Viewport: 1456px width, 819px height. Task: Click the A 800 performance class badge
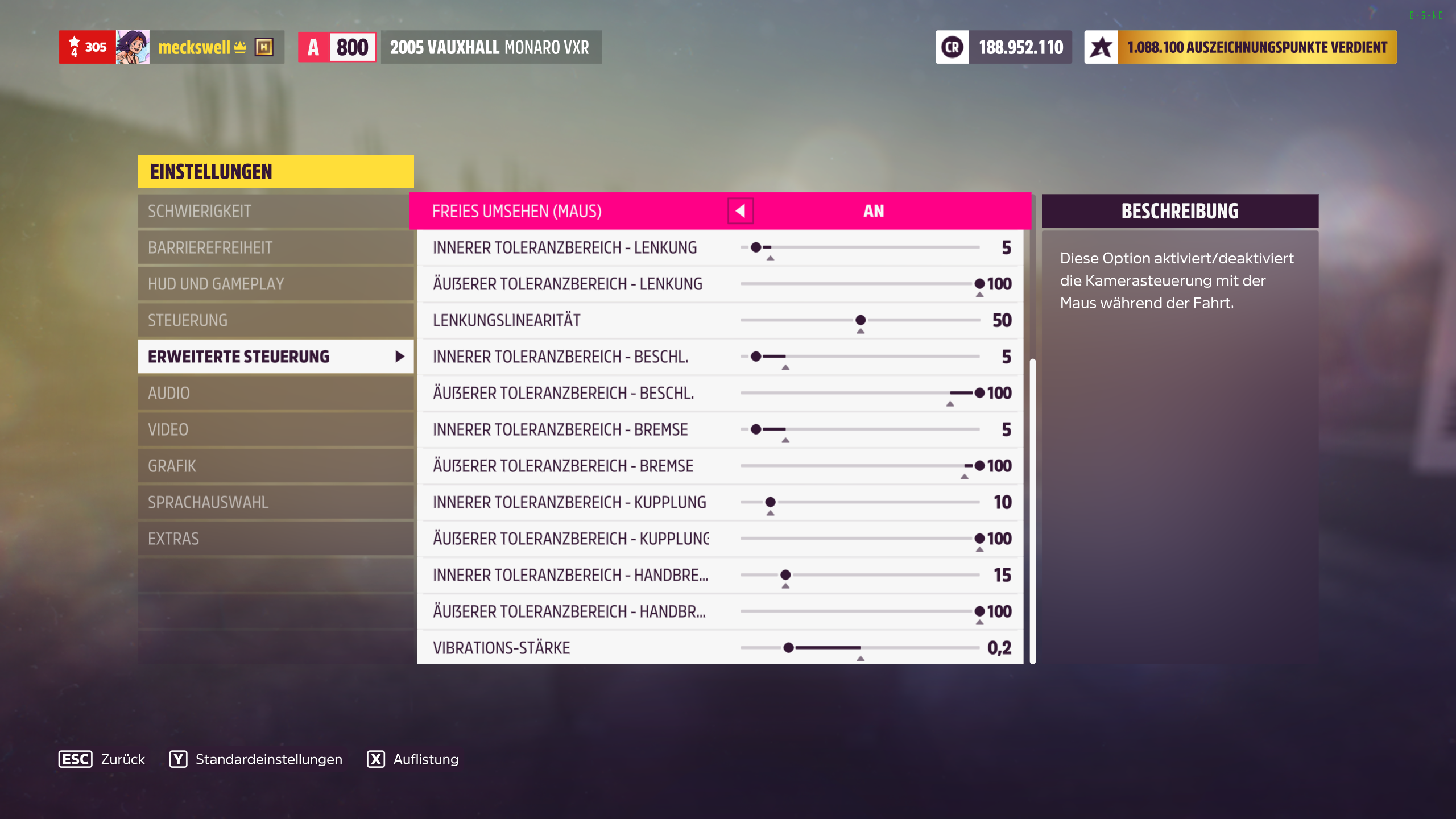(338, 47)
